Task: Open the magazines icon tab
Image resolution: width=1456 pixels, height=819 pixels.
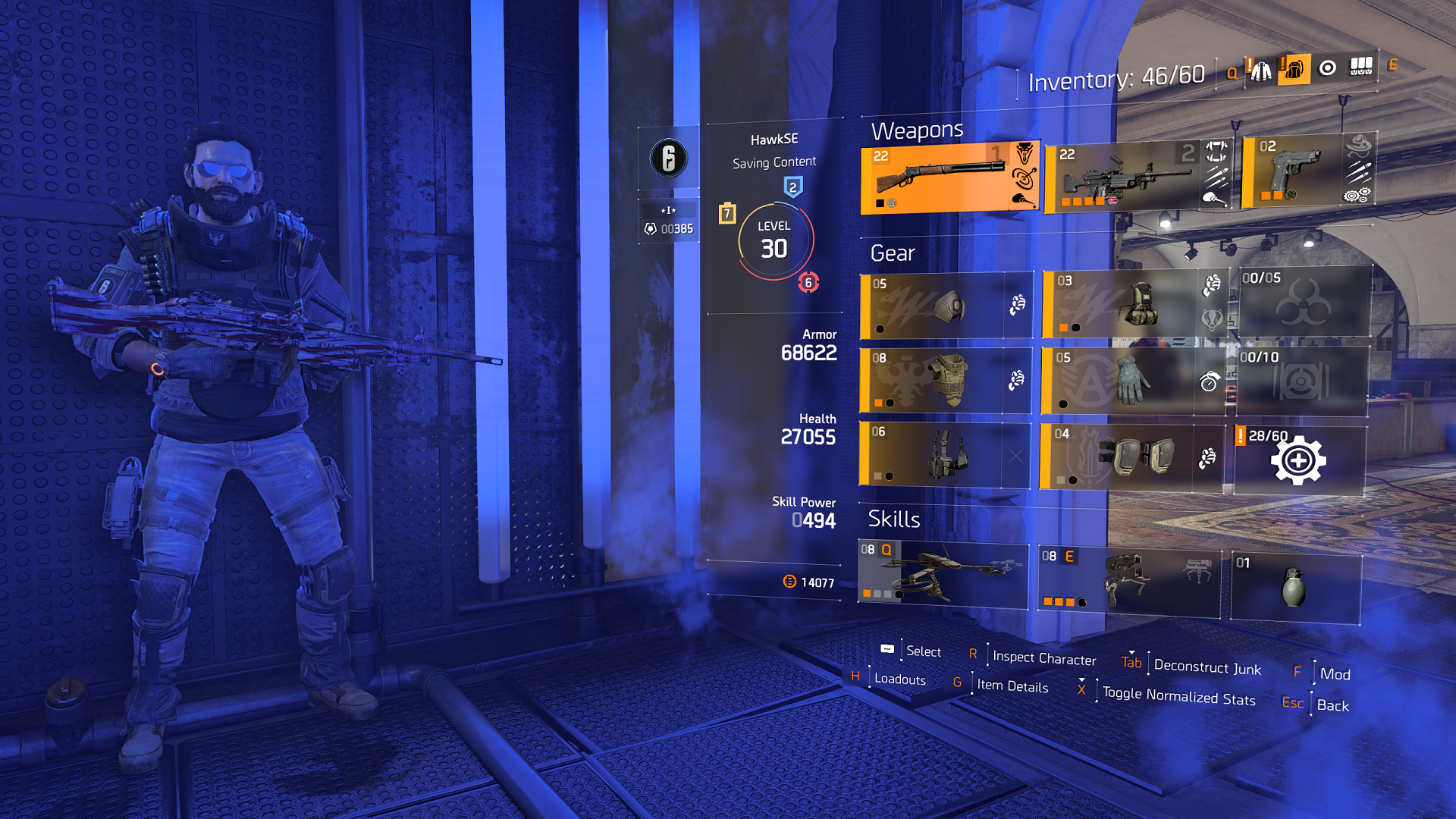Action: click(1361, 67)
